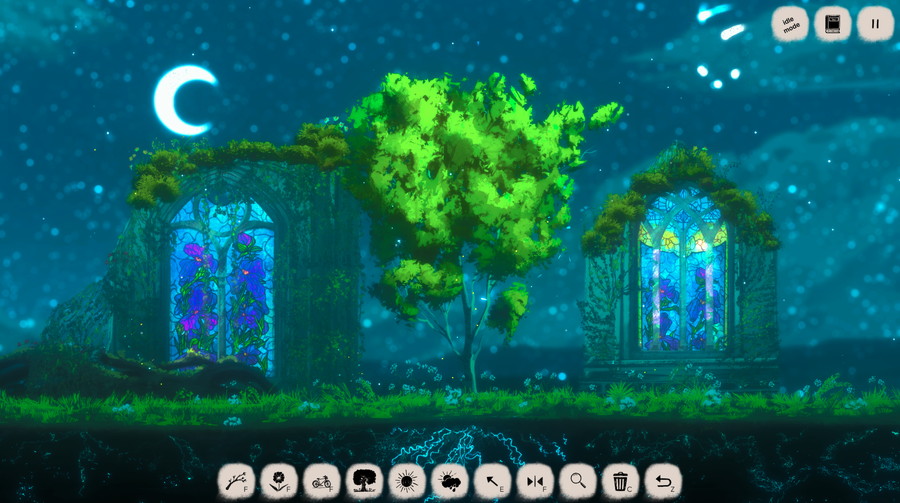Pause the game
This screenshot has height=503, width=900.
pos(875,24)
